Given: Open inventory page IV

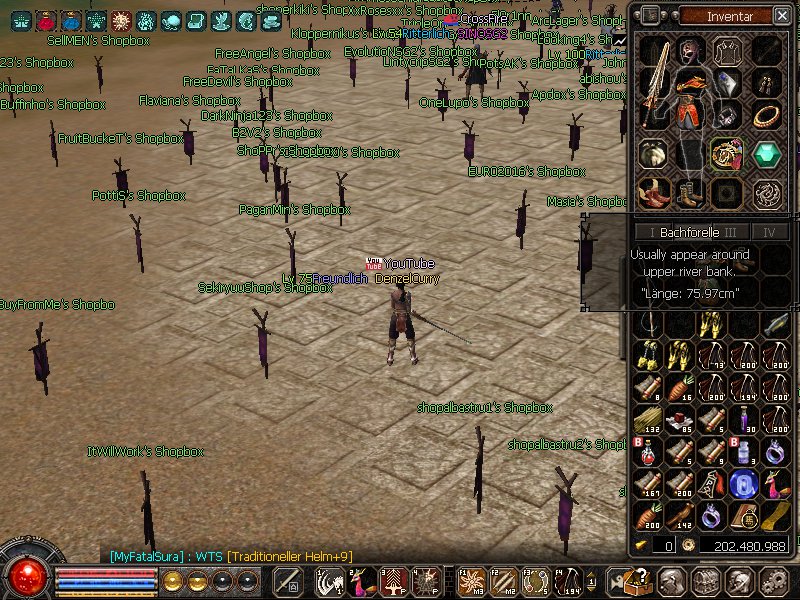Looking at the screenshot, I should coord(769,232).
